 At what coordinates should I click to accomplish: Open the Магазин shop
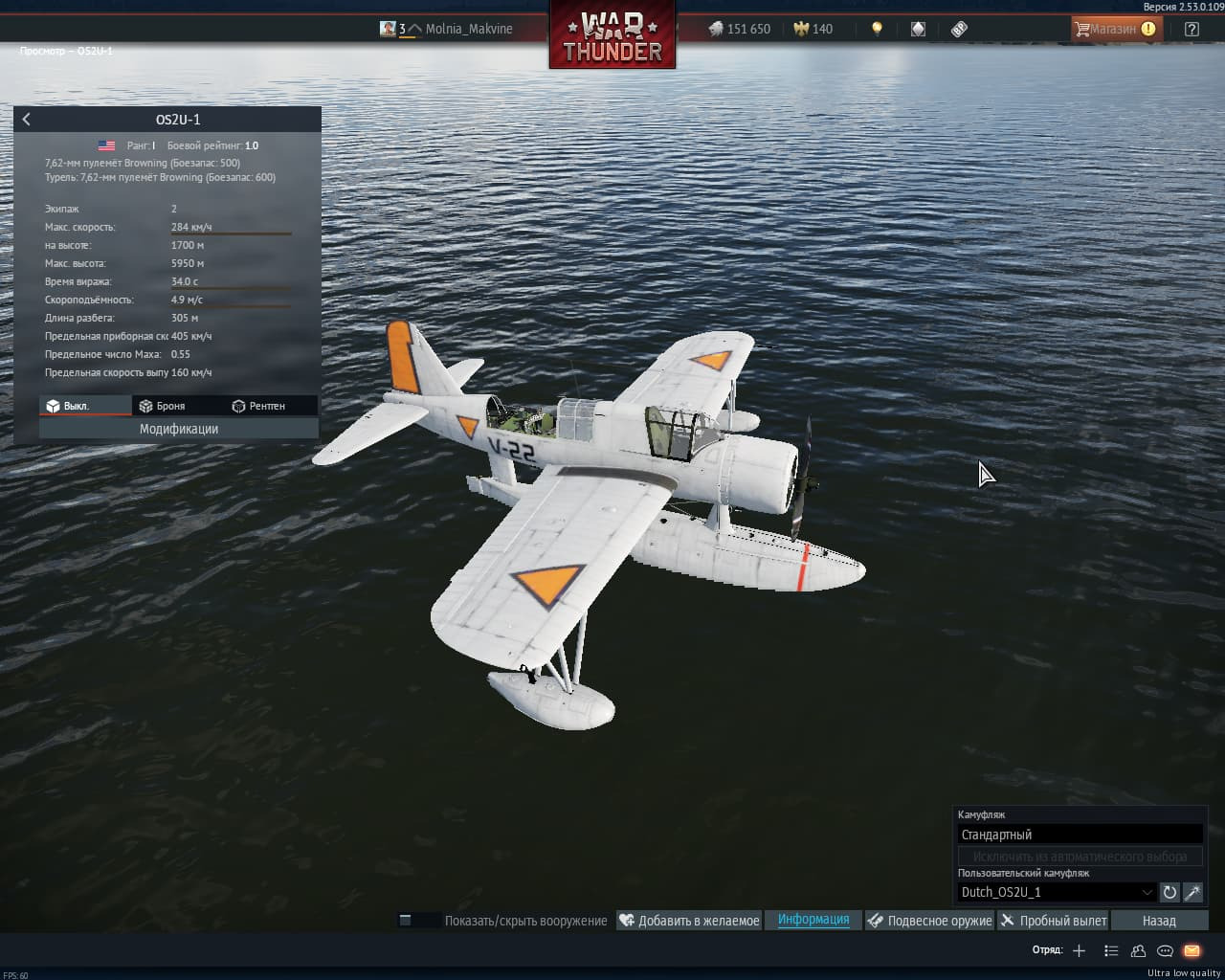[x=1115, y=29]
